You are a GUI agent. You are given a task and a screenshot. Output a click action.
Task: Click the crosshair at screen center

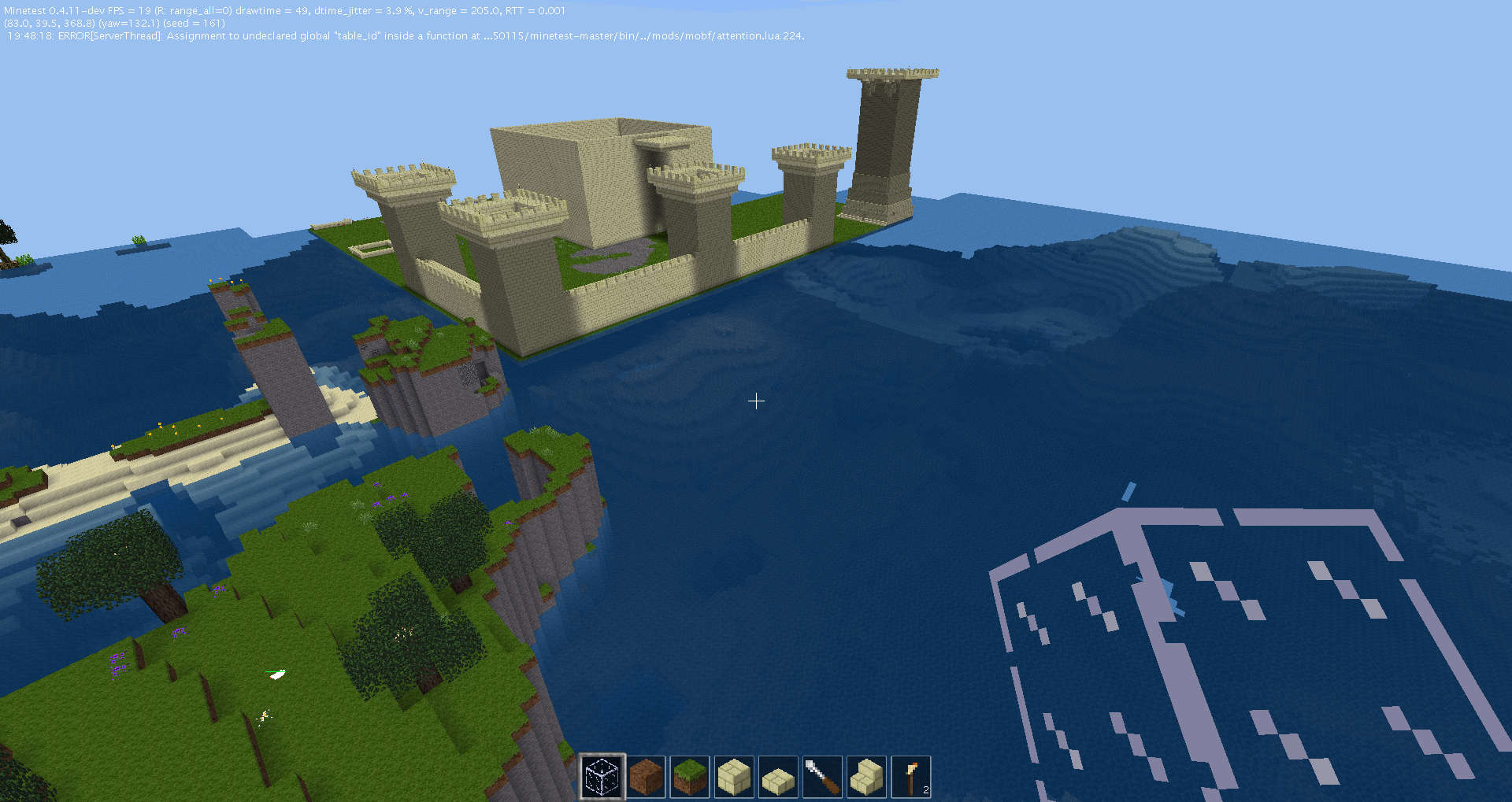[x=756, y=401]
